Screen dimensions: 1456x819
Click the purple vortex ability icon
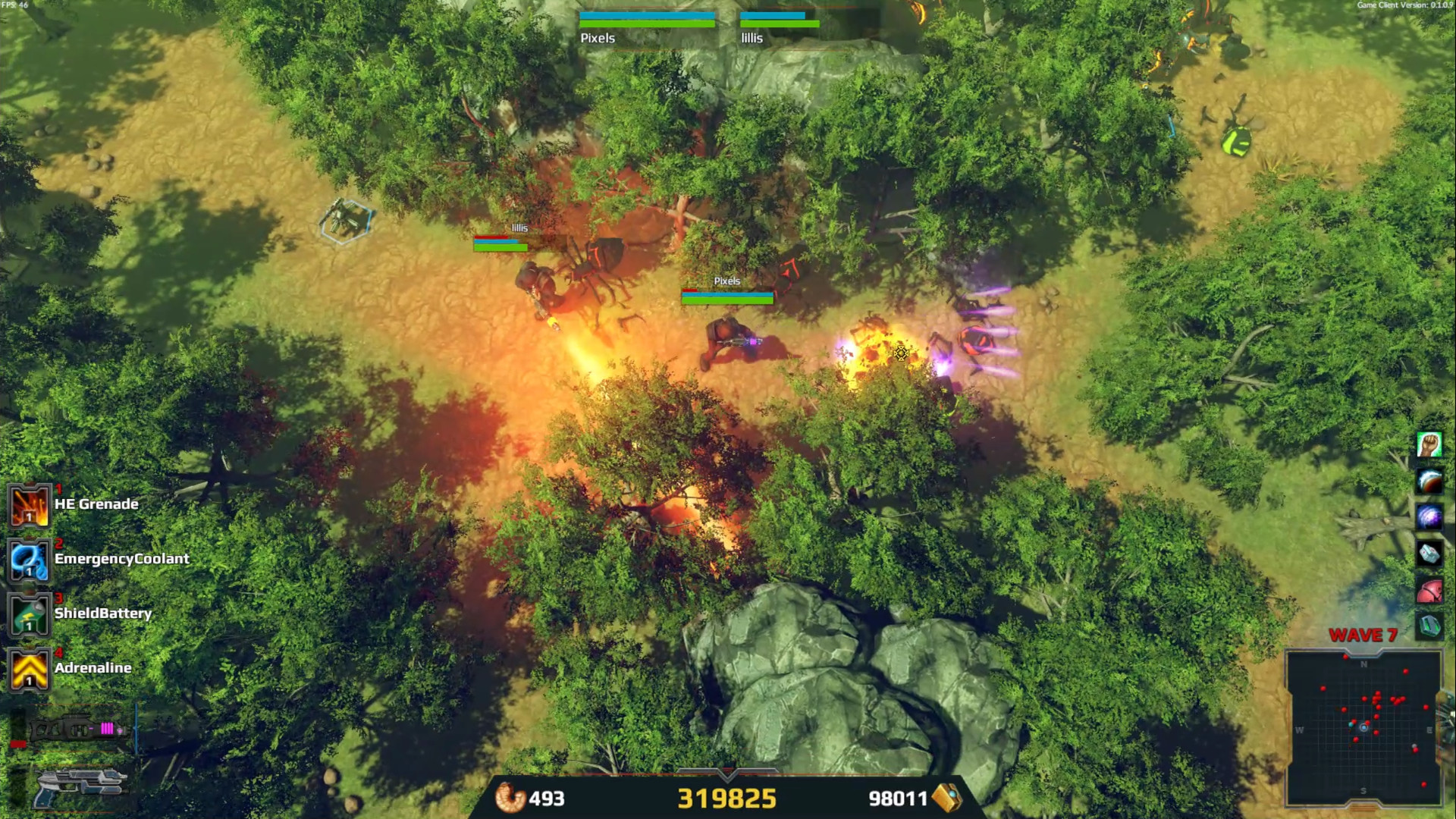pyautogui.click(x=1429, y=516)
